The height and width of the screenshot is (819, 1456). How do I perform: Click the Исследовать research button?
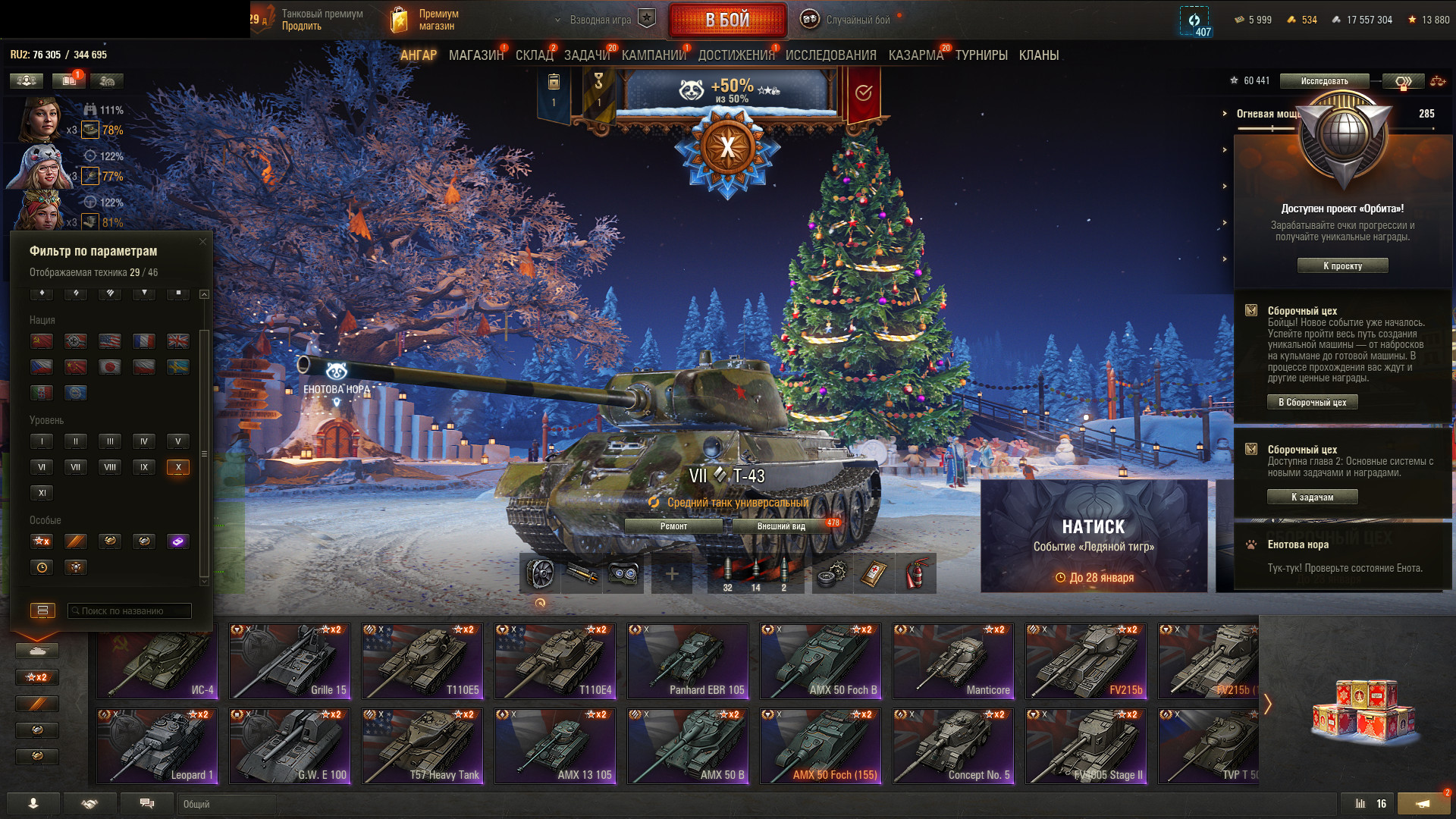click(1324, 81)
